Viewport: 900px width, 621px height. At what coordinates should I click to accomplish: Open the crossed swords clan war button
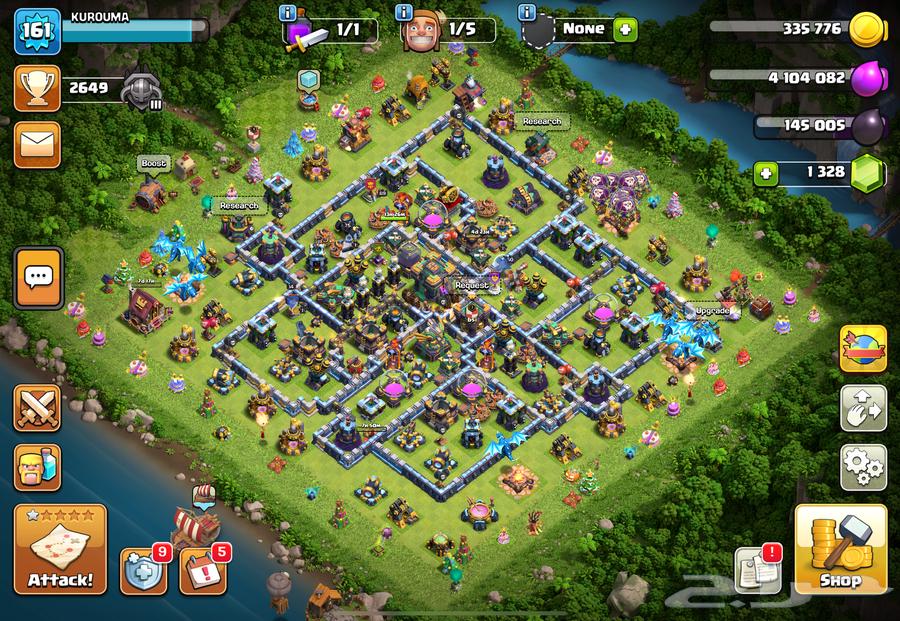click(x=38, y=410)
